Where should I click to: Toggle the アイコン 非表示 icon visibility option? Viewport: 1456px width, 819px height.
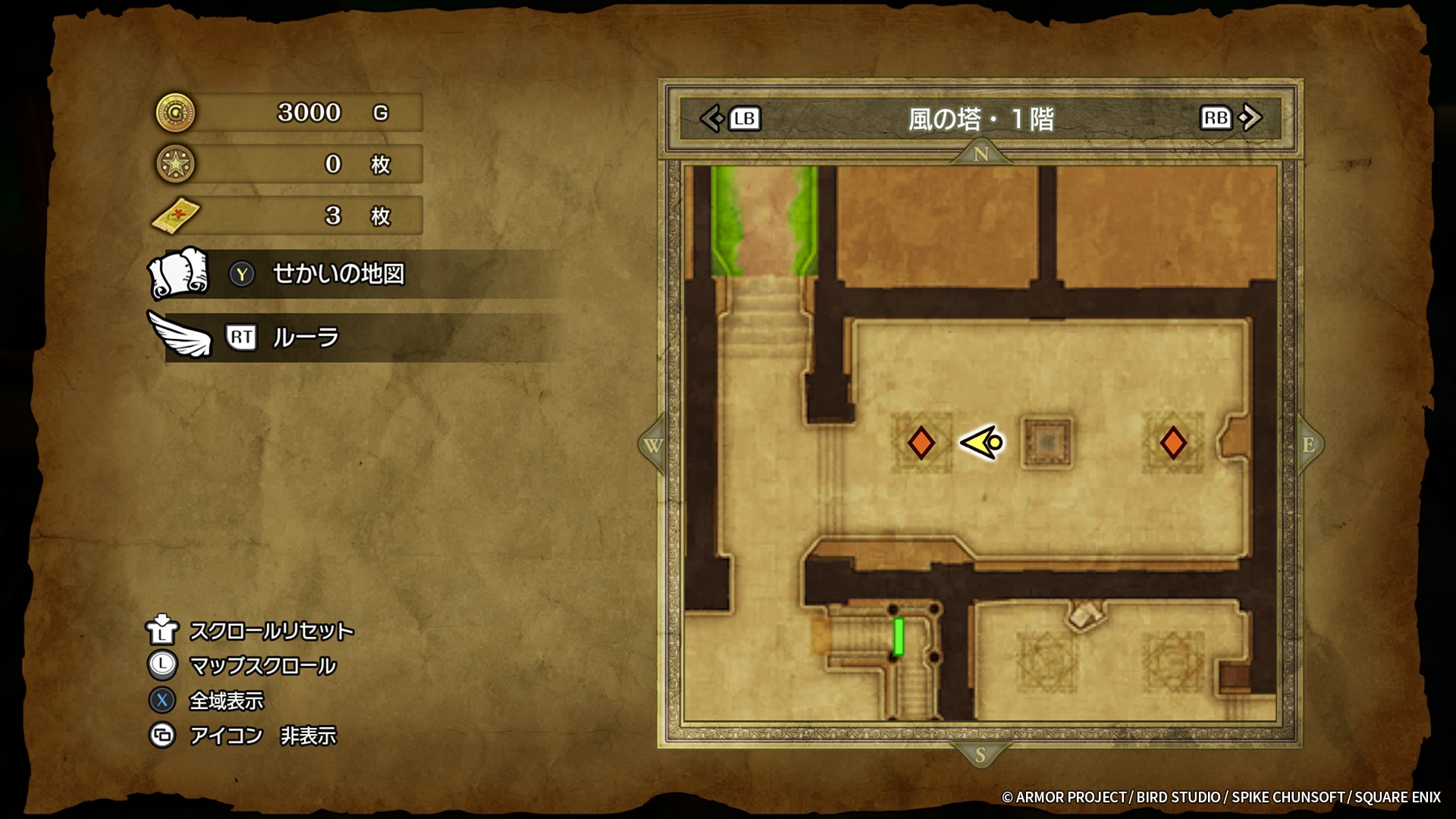pos(262,736)
